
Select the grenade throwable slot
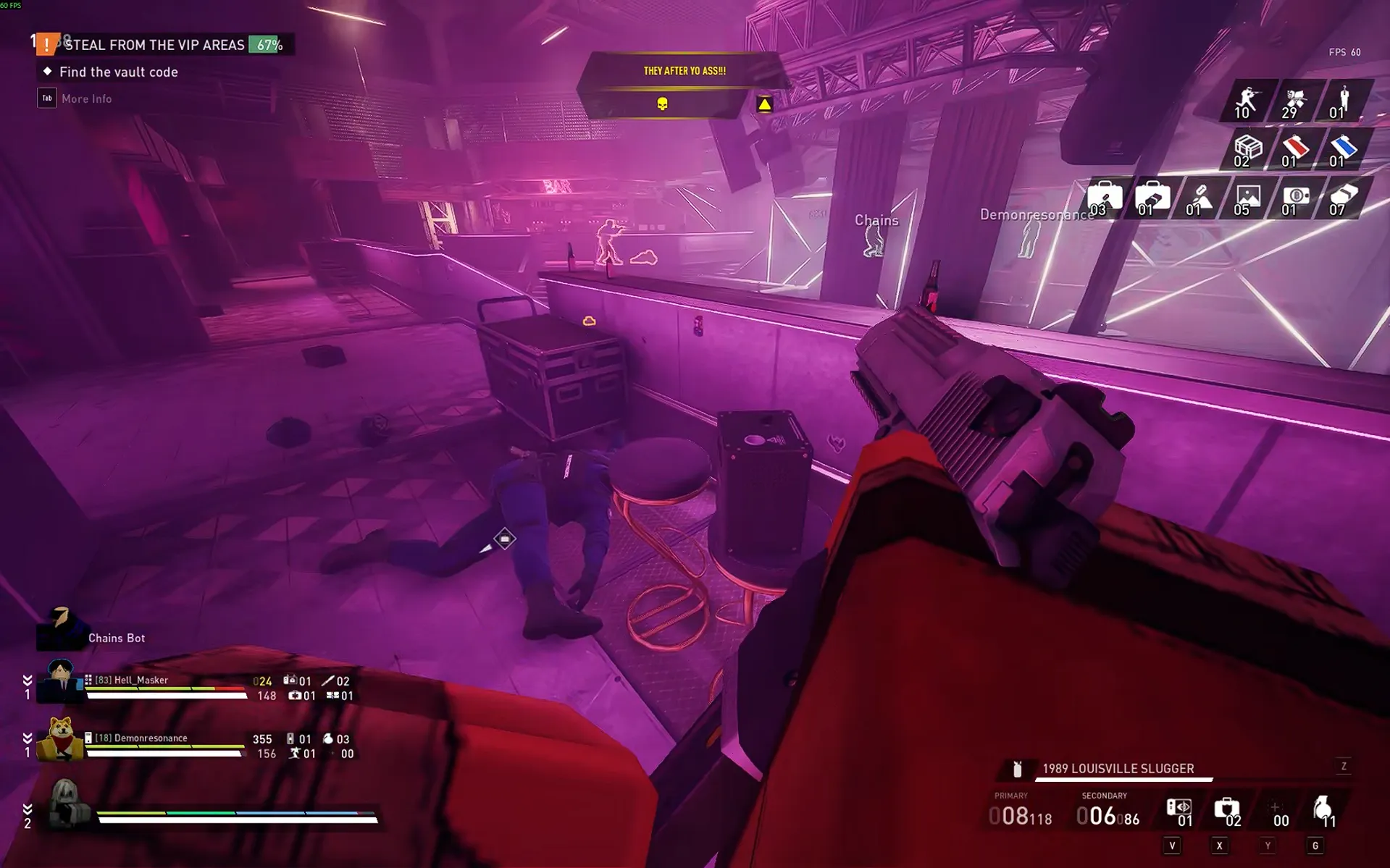click(1323, 811)
